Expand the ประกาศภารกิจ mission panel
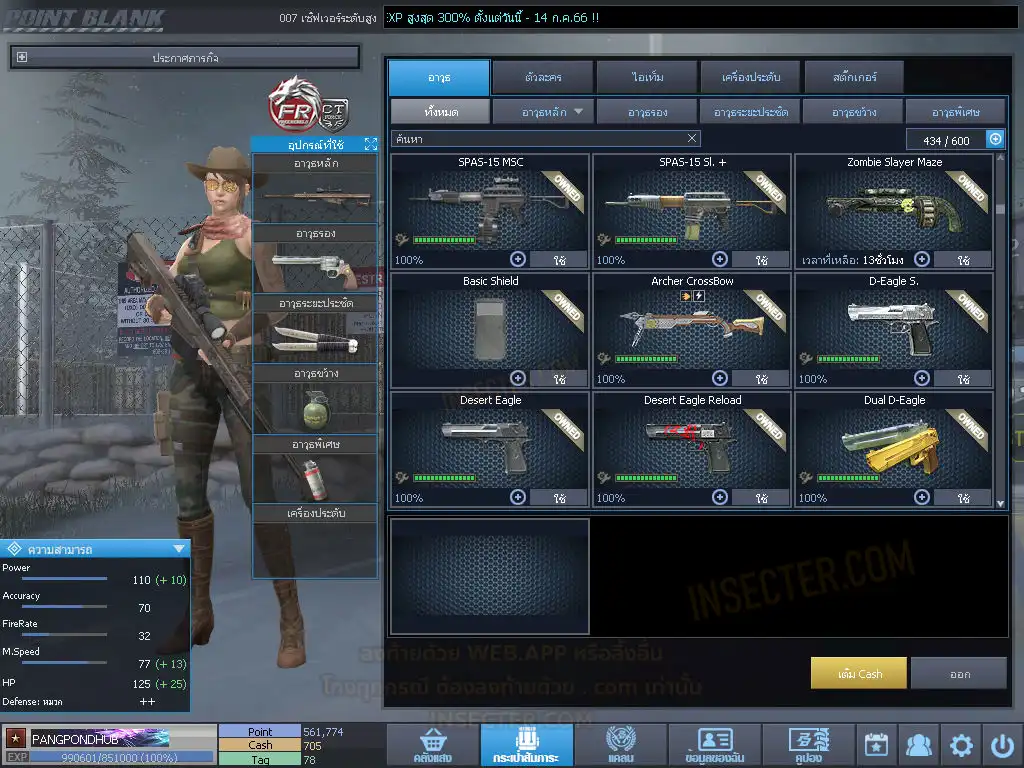The height and width of the screenshot is (768, 1024). tap(185, 58)
